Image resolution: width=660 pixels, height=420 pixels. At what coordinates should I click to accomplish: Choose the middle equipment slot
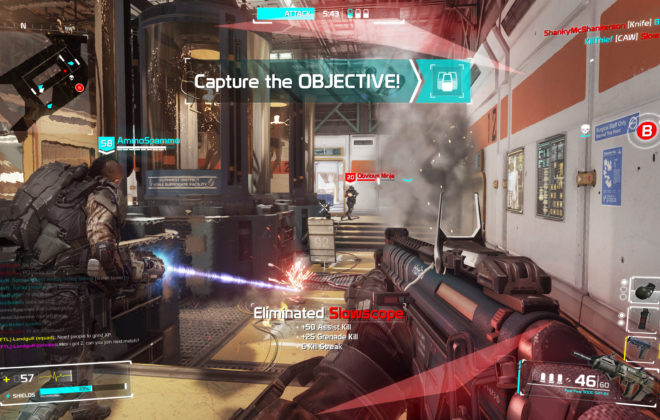[642, 320]
